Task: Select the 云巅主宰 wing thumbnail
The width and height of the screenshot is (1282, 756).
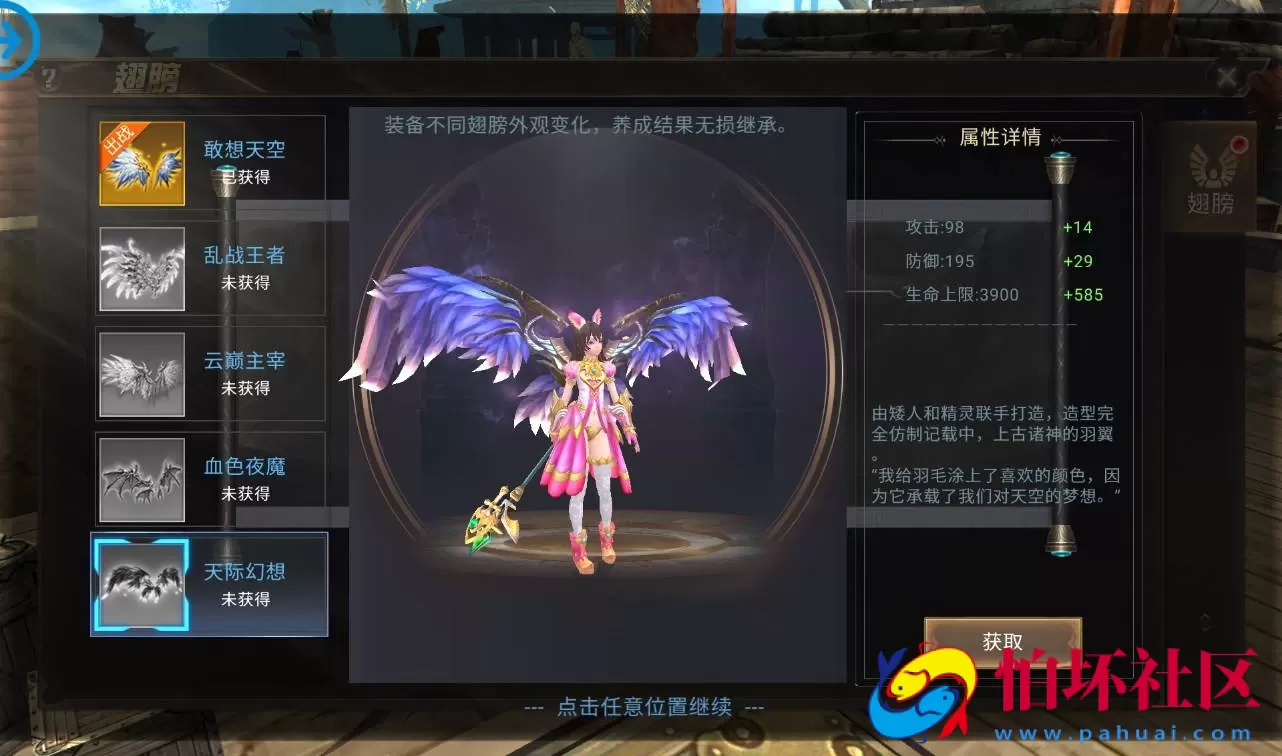Action: (142, 373)
